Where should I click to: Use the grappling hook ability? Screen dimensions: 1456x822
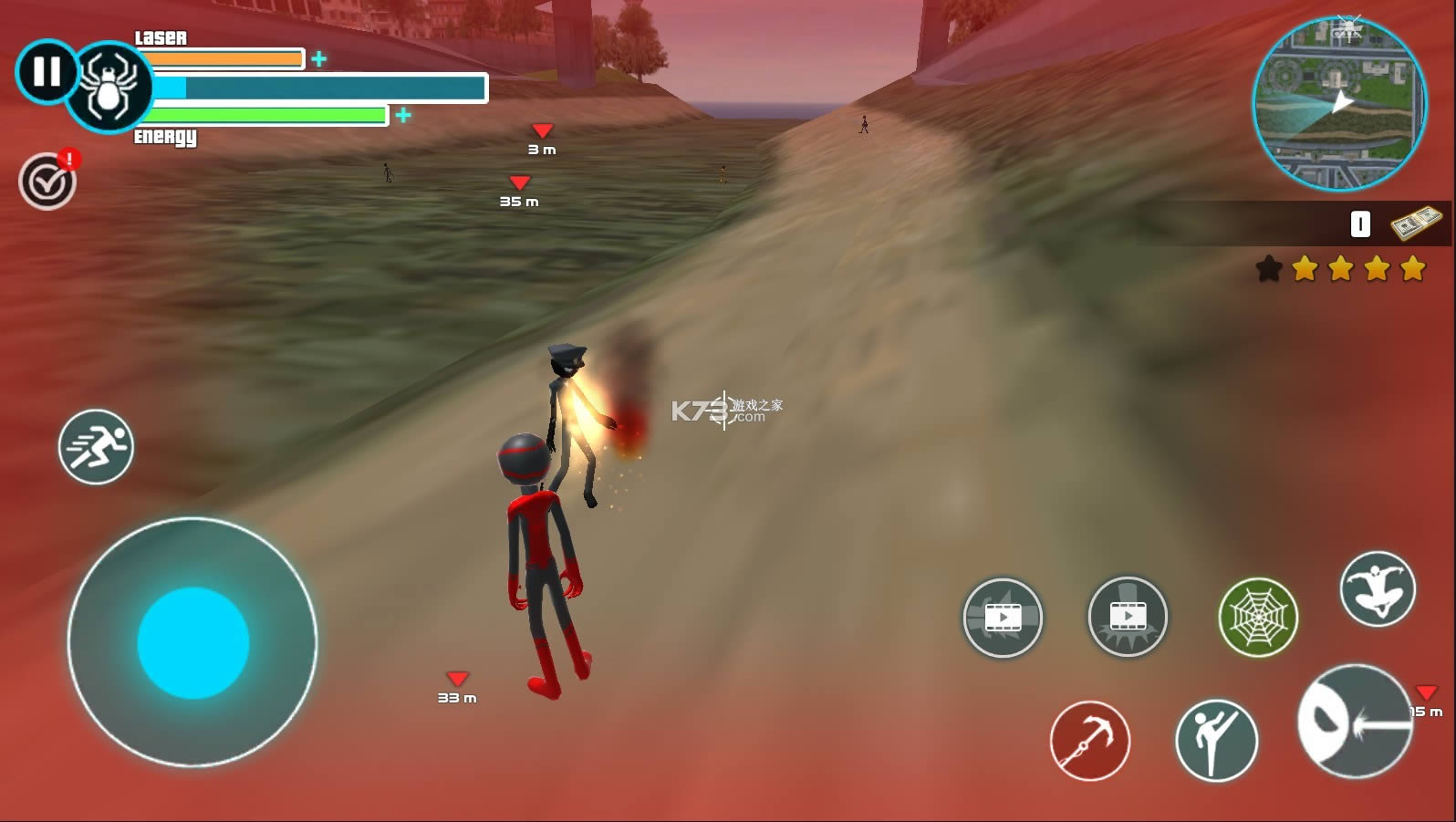coord(1091,741)
